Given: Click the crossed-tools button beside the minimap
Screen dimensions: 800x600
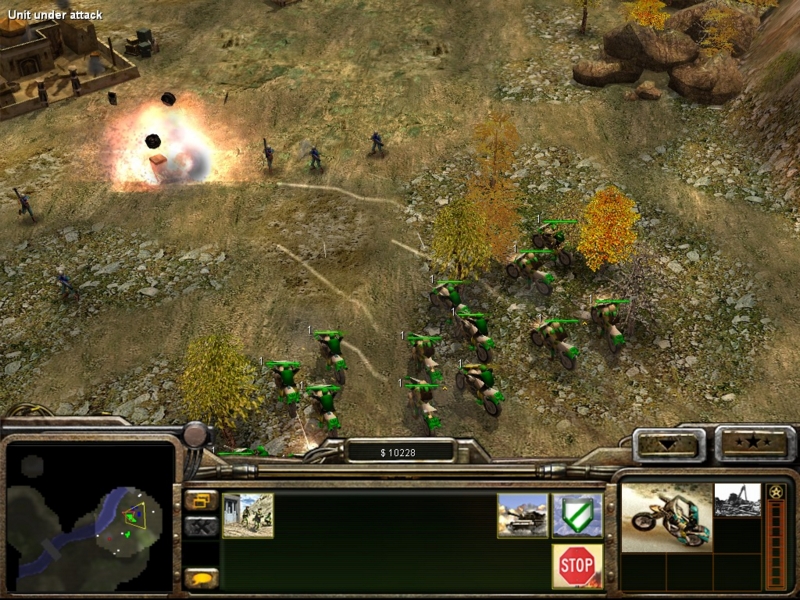Looking at the screenshot, I should [201, 525].
